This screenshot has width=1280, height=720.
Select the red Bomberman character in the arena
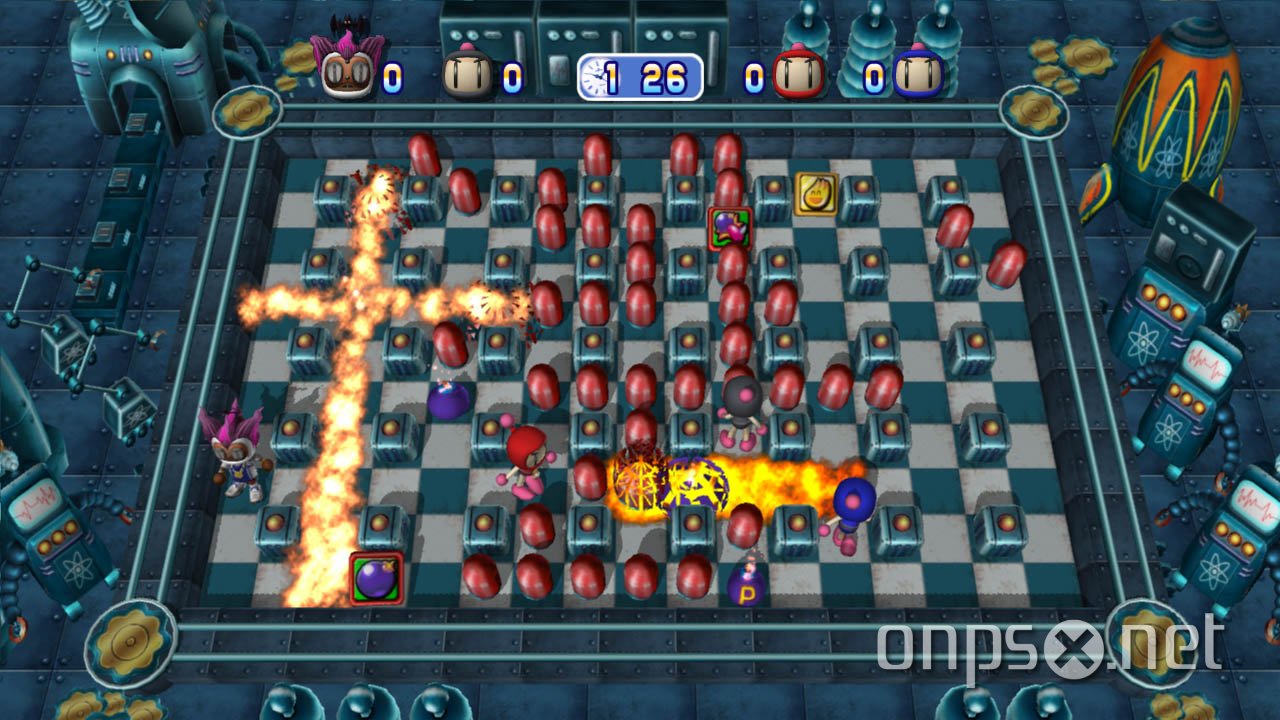tap(525, 462)
